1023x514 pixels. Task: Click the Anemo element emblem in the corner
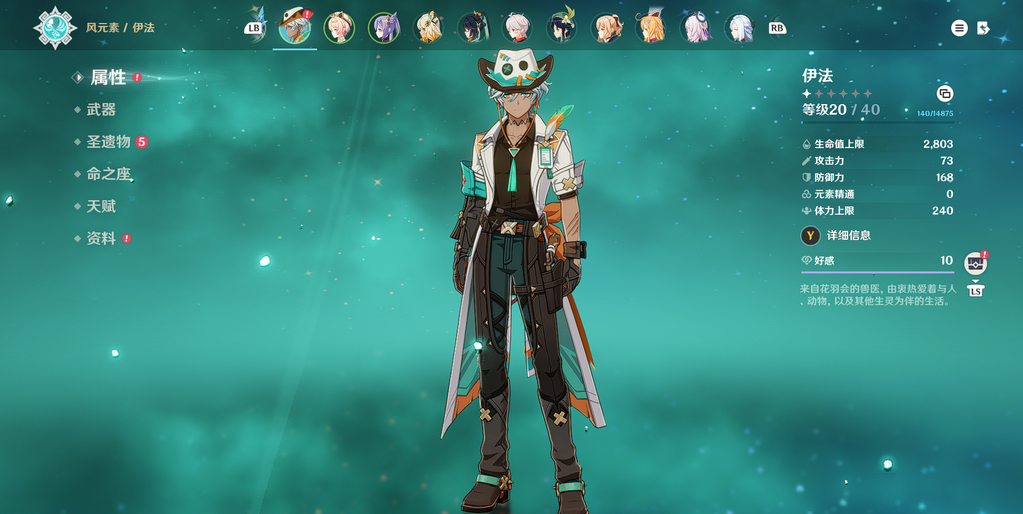(54, 28)
